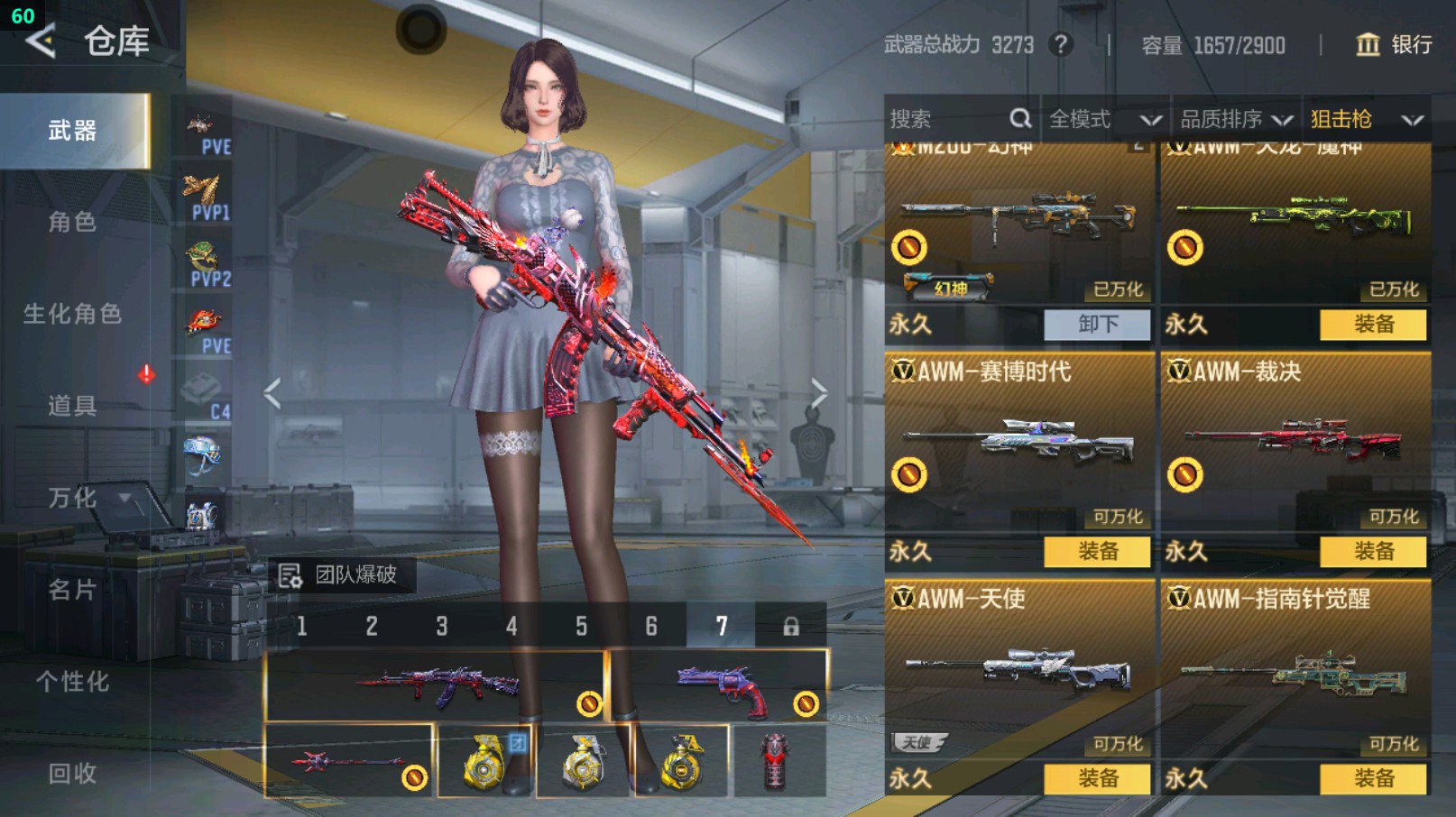1456x817 pixels.
Task: Open the 品质排序 sorting dropdown
Action: click(1236, 119)
